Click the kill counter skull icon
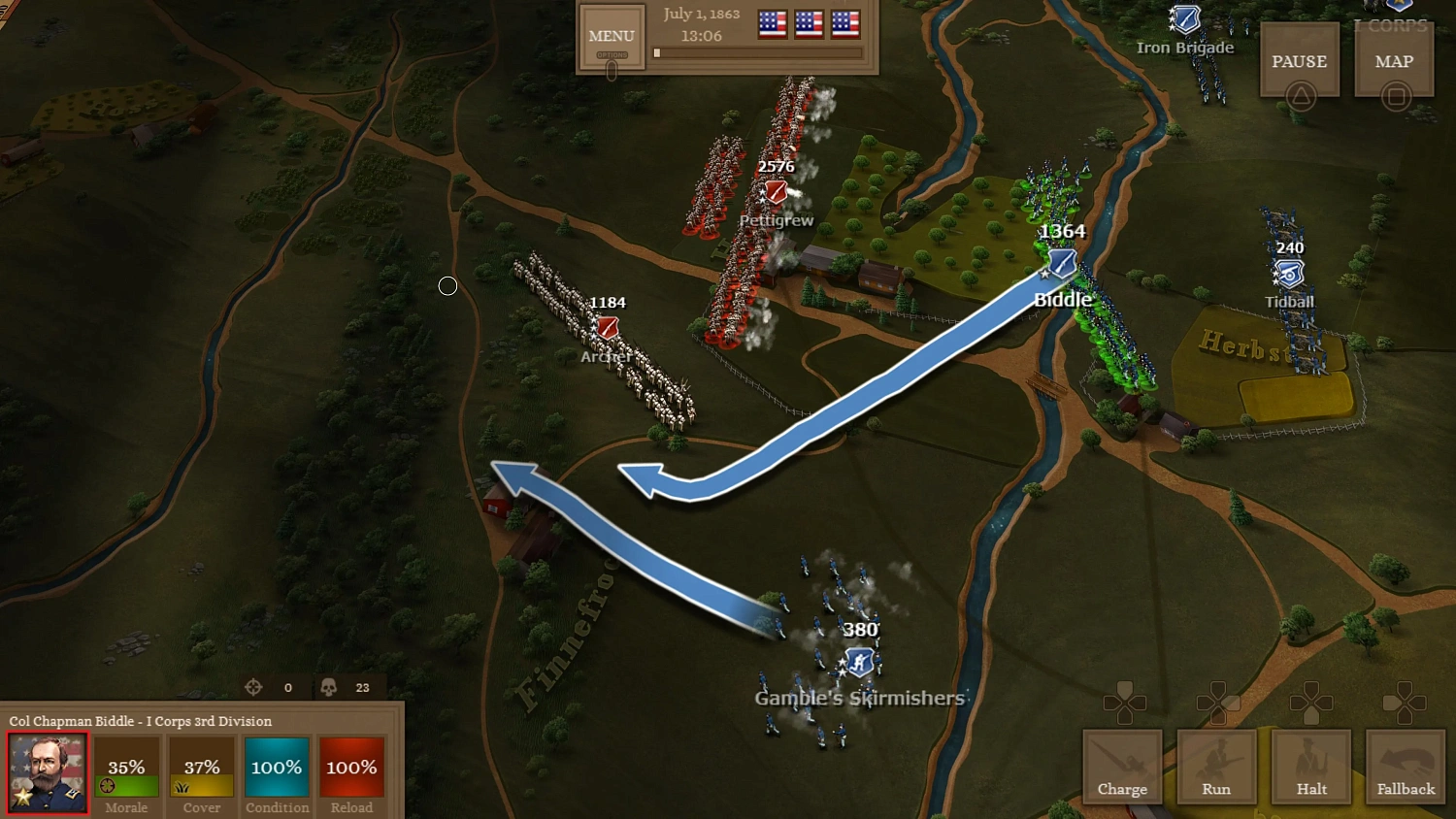This screenshot has height=819, width=1456. click(x=328, y=687)
